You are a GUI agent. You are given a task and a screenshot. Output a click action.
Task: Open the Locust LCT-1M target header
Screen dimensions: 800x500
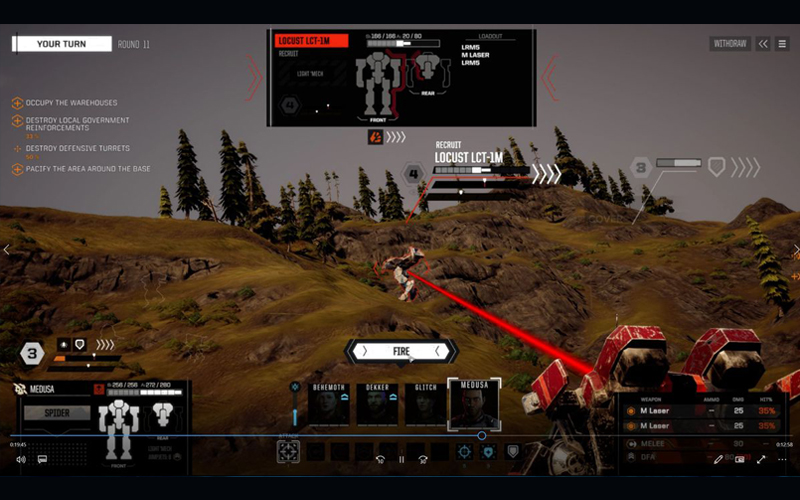pyautogui.click(x=311, y=41)
